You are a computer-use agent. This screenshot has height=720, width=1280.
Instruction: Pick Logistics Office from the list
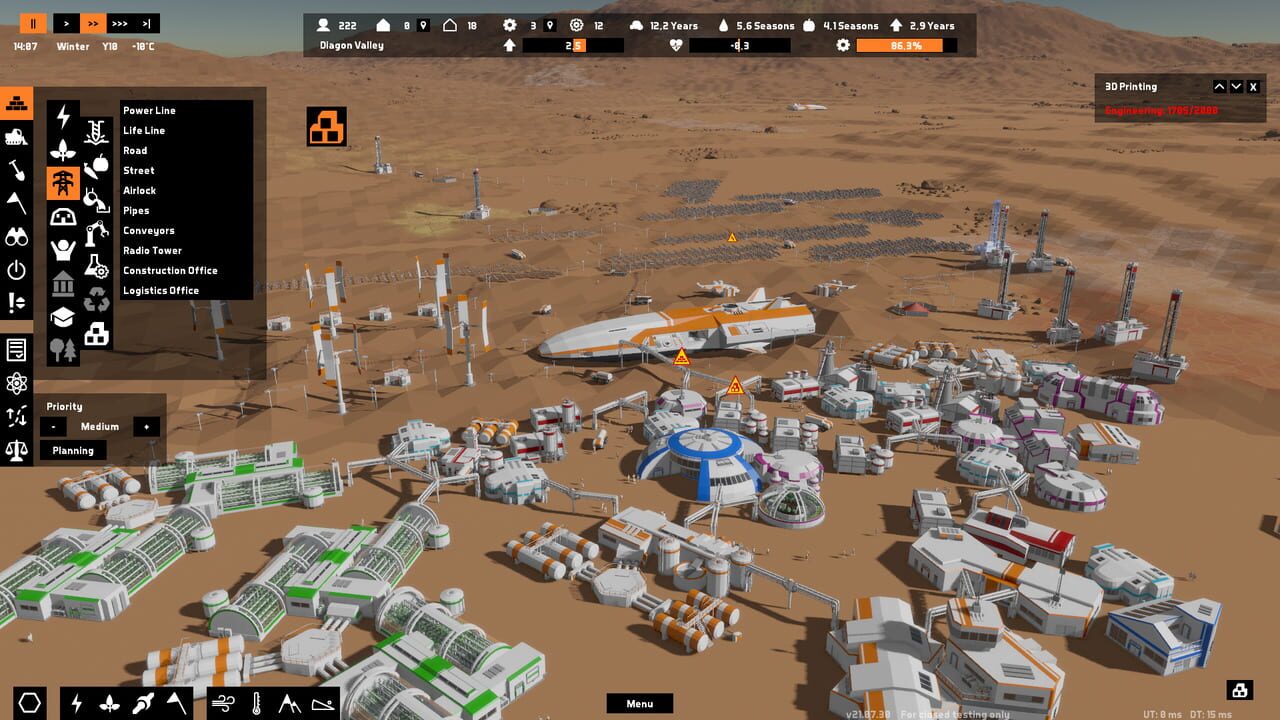[x=161, y=291]
